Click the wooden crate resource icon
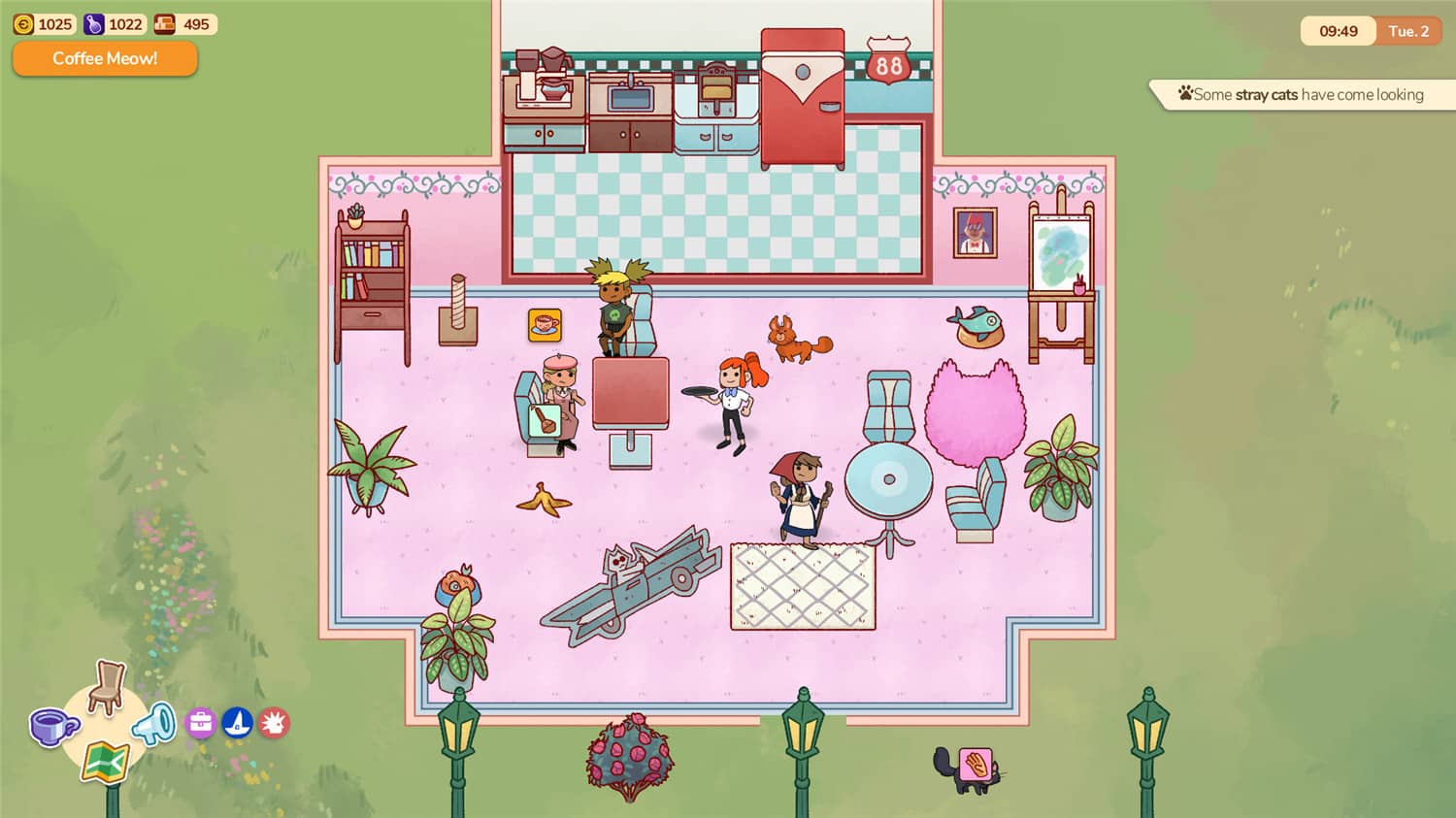 162,23
